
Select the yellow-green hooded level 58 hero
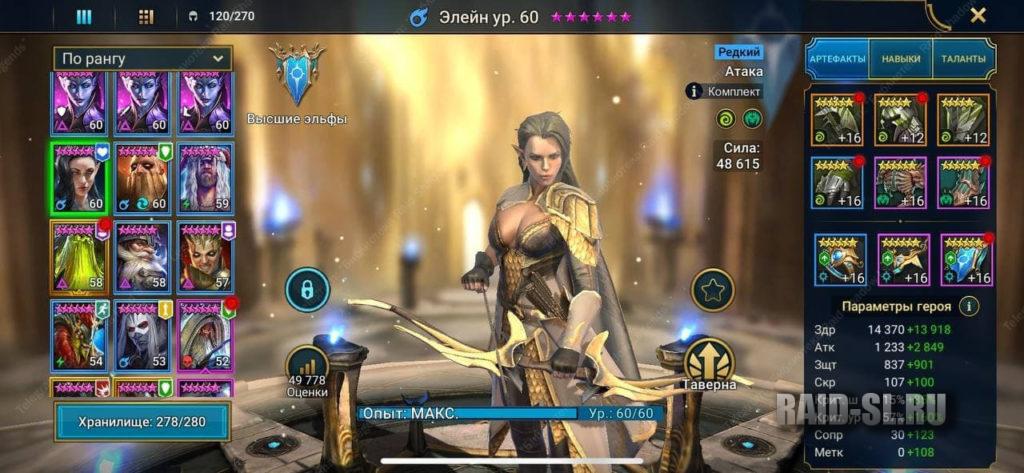(x=79, y=256)
